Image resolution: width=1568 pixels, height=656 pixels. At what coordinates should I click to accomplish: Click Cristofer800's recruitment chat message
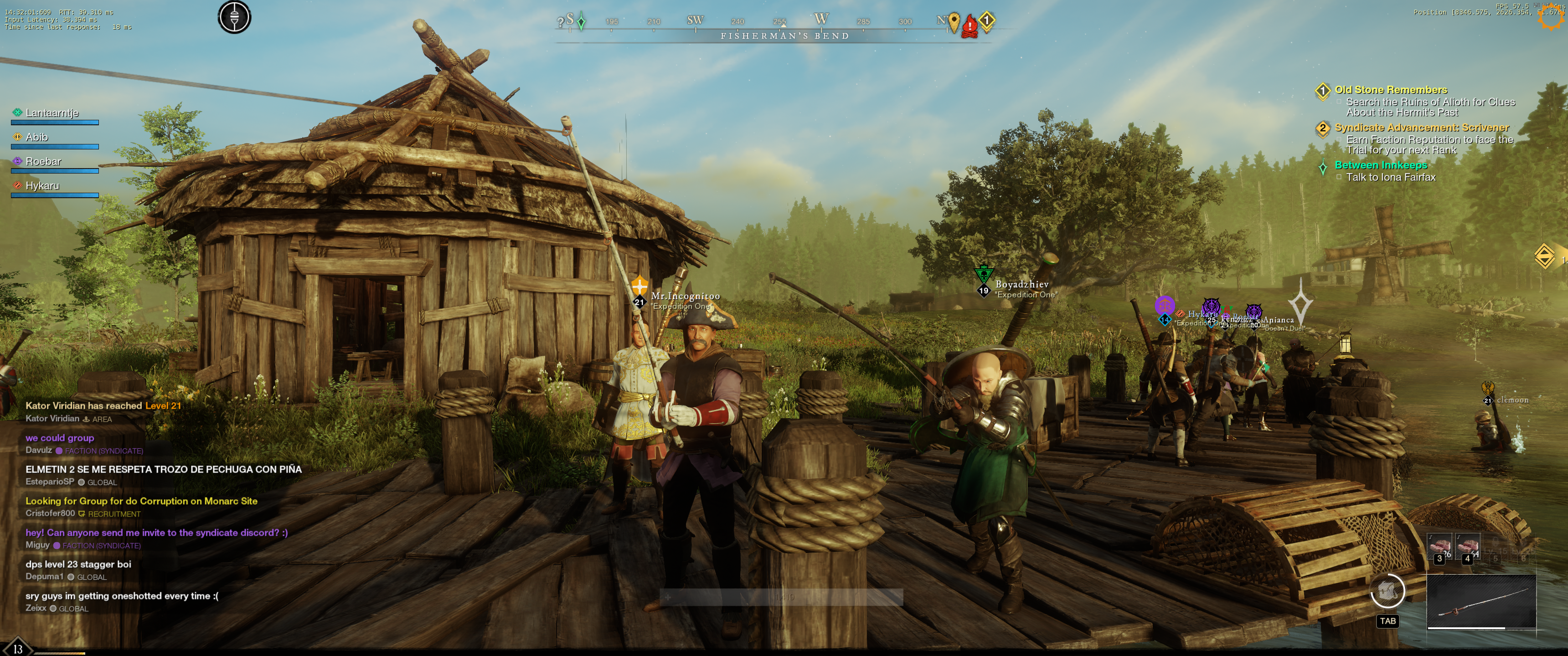[141, 502]
